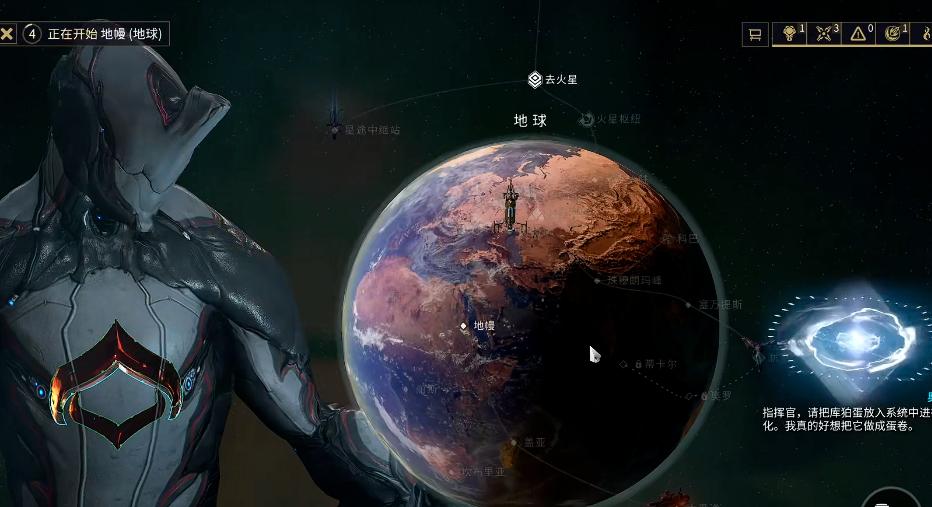The image size is (932, 507).
Task: Open the market cart icon
Action: click(x=755, y=34)
